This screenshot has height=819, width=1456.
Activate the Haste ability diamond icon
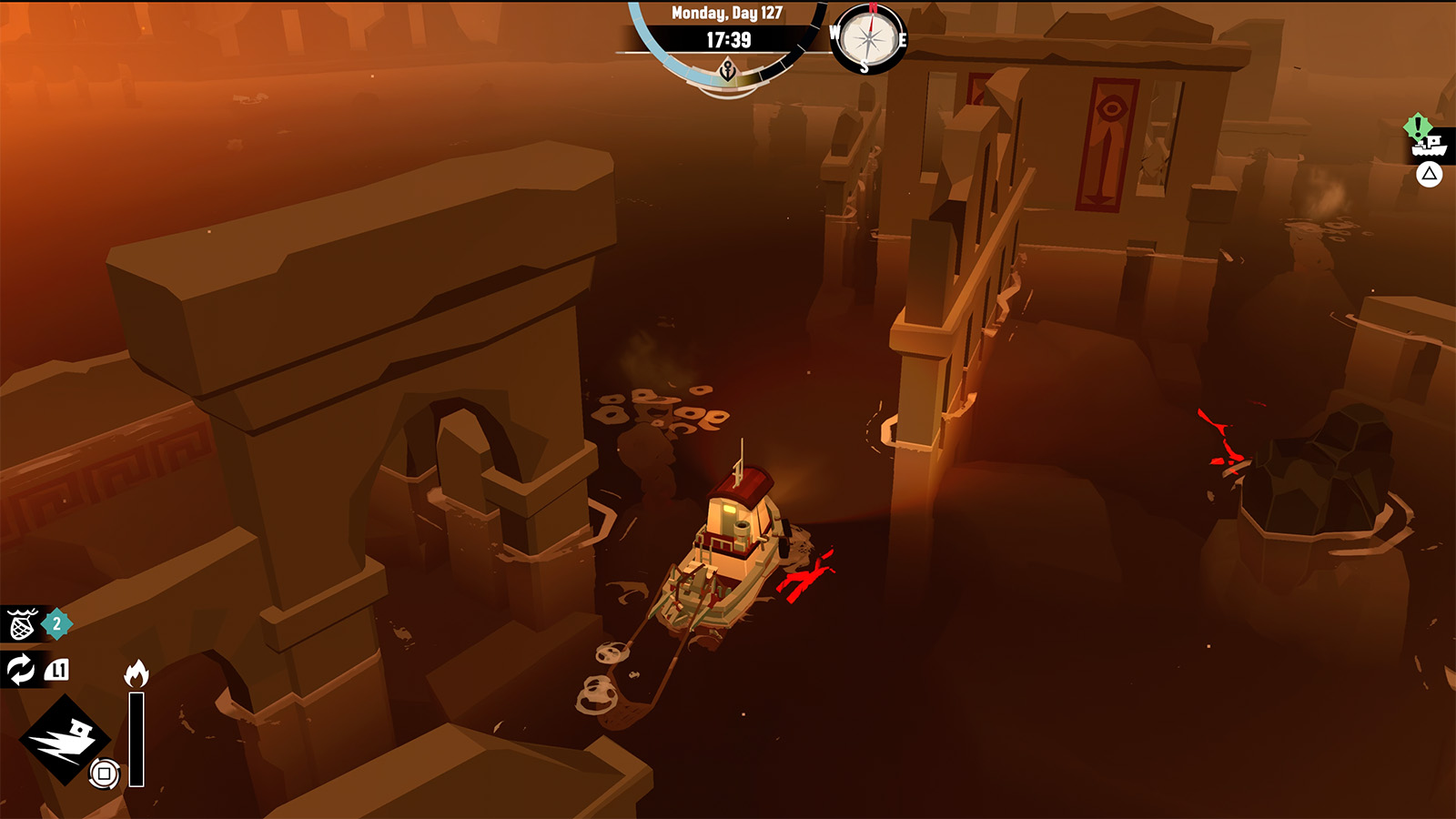click(64, 739)
